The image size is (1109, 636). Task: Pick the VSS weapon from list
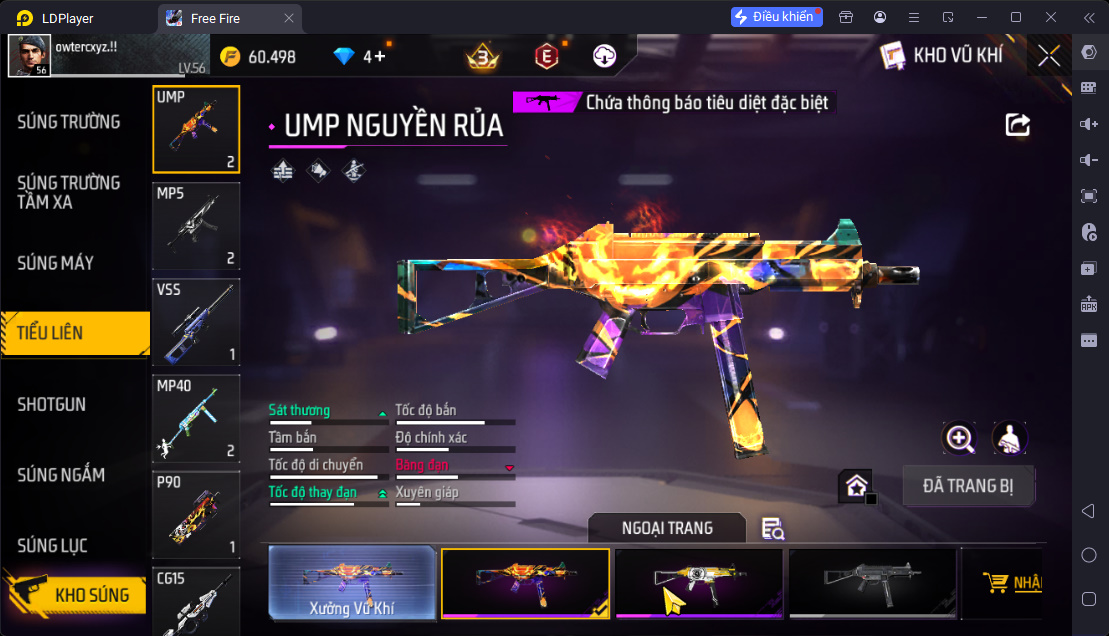(x=196, y=322)
